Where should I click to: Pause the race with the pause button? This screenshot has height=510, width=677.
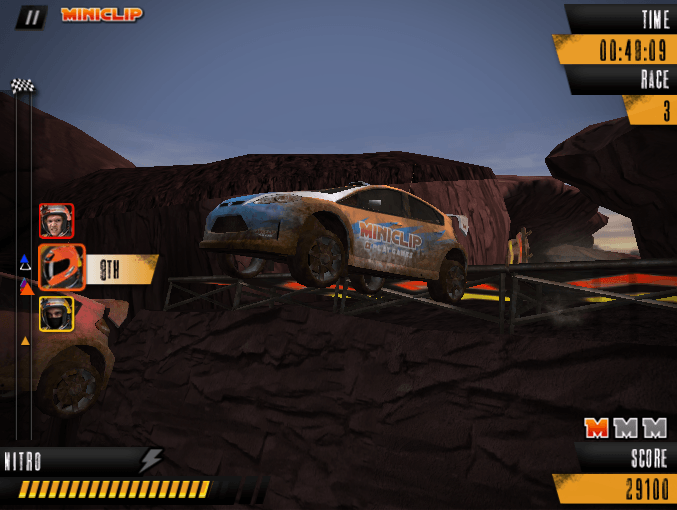click(31, 16)
